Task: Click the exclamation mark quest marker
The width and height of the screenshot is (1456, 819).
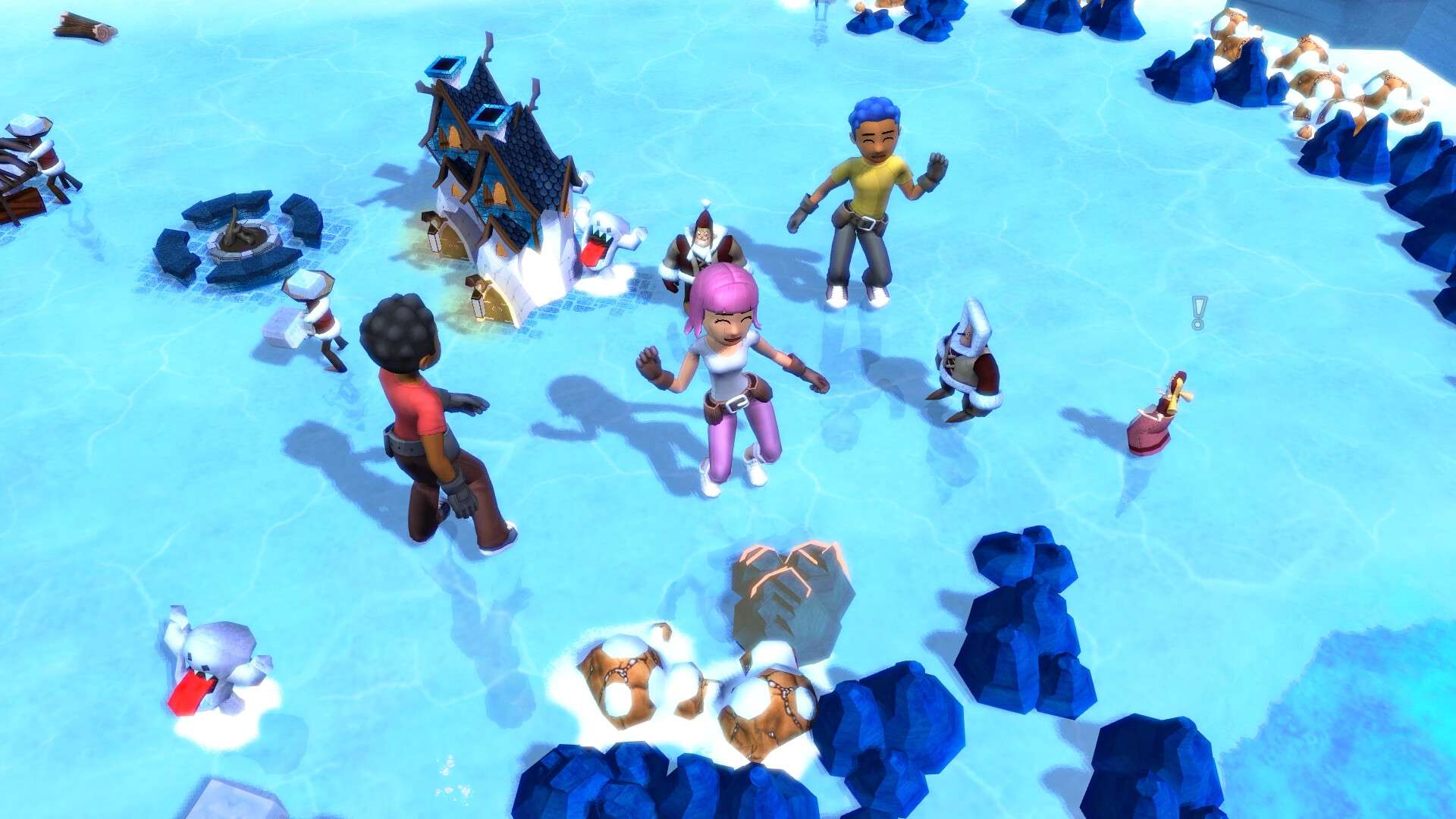Action: [1198, 312]
